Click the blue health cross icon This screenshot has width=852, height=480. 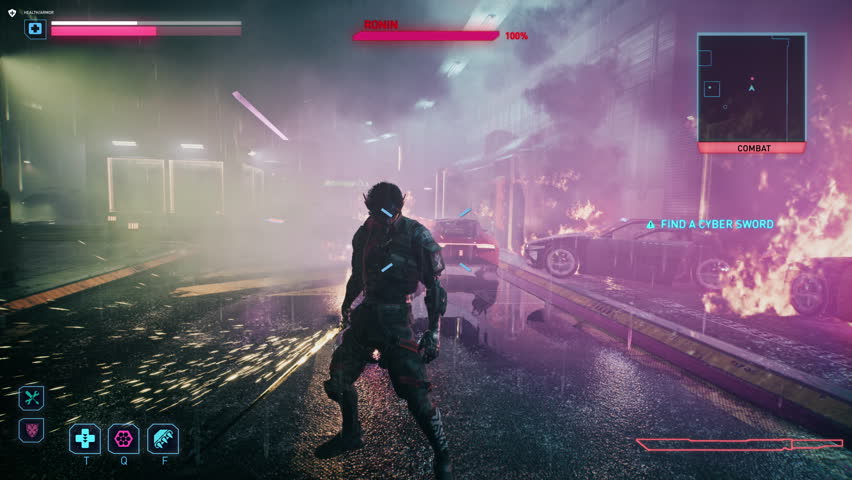point(36,29)
